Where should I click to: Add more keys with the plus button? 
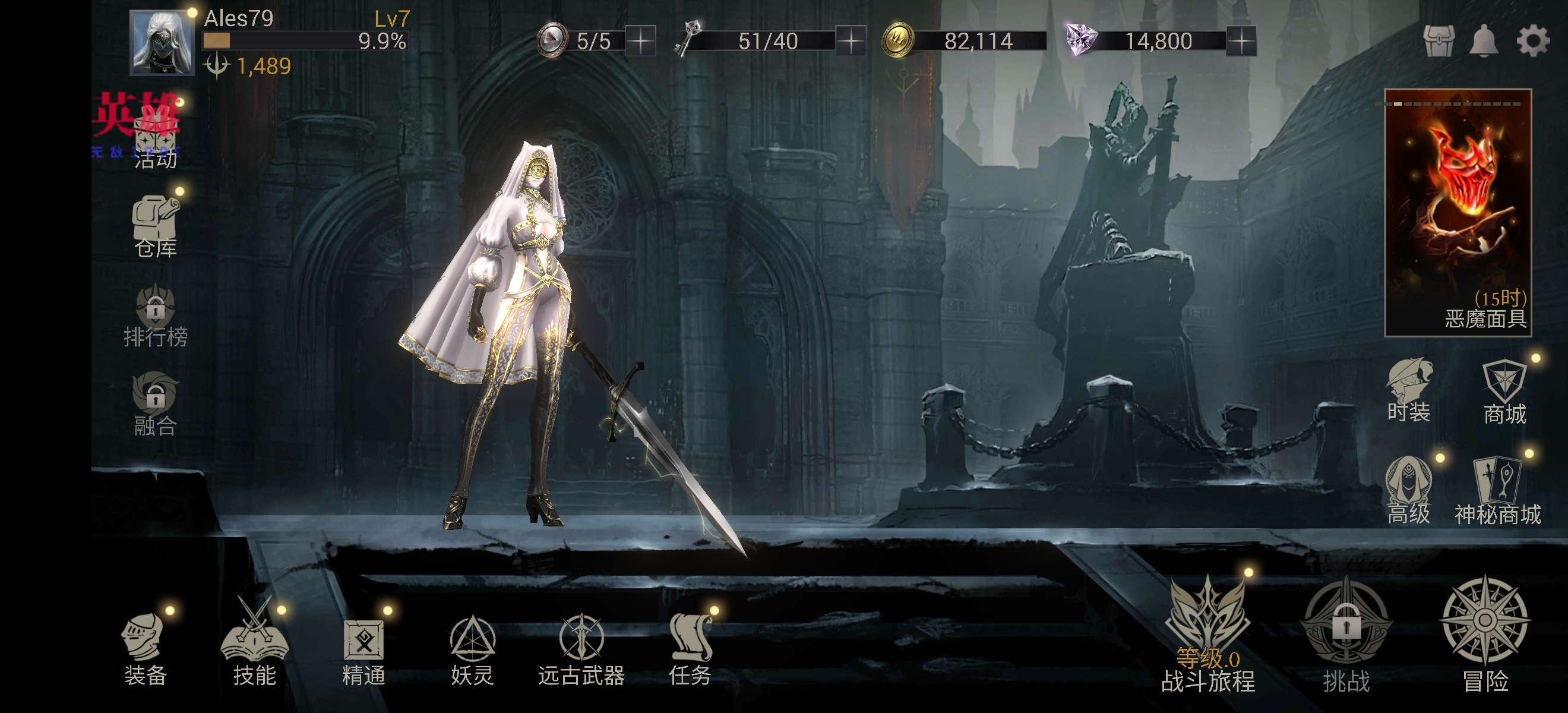click(x=851, y=42)
